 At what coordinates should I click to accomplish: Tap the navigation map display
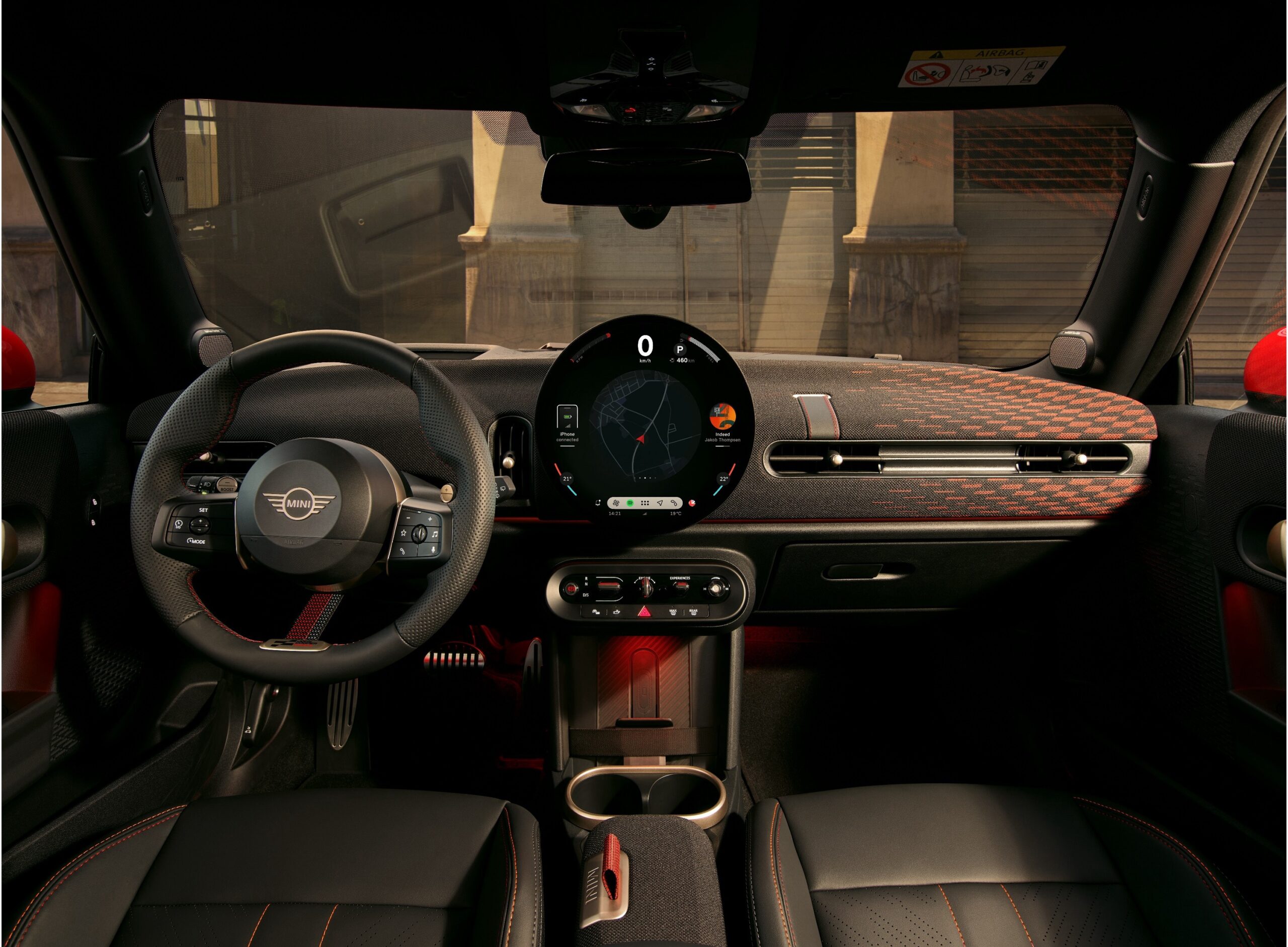[645, 424]
